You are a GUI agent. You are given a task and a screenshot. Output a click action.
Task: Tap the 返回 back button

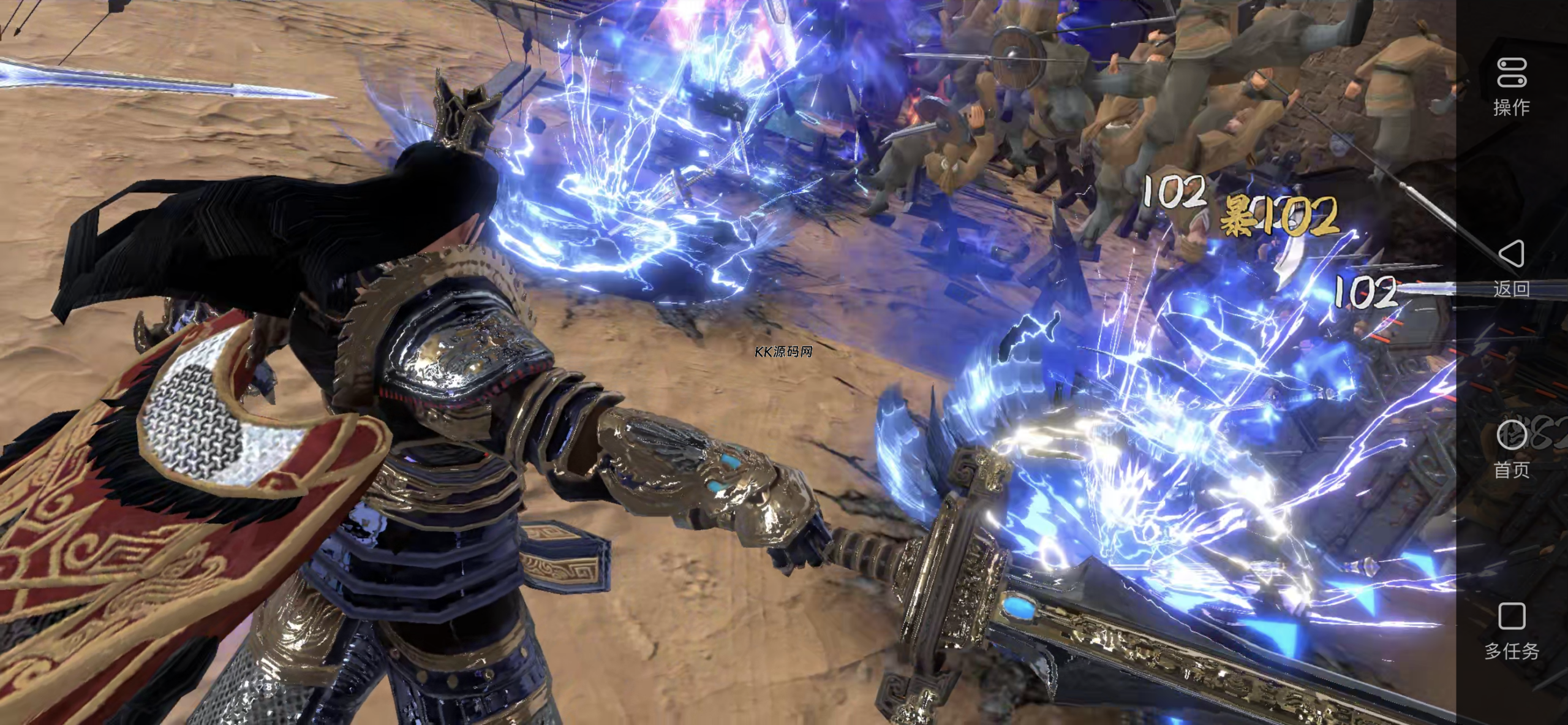pyautogui.click(x=1511, y=267)
